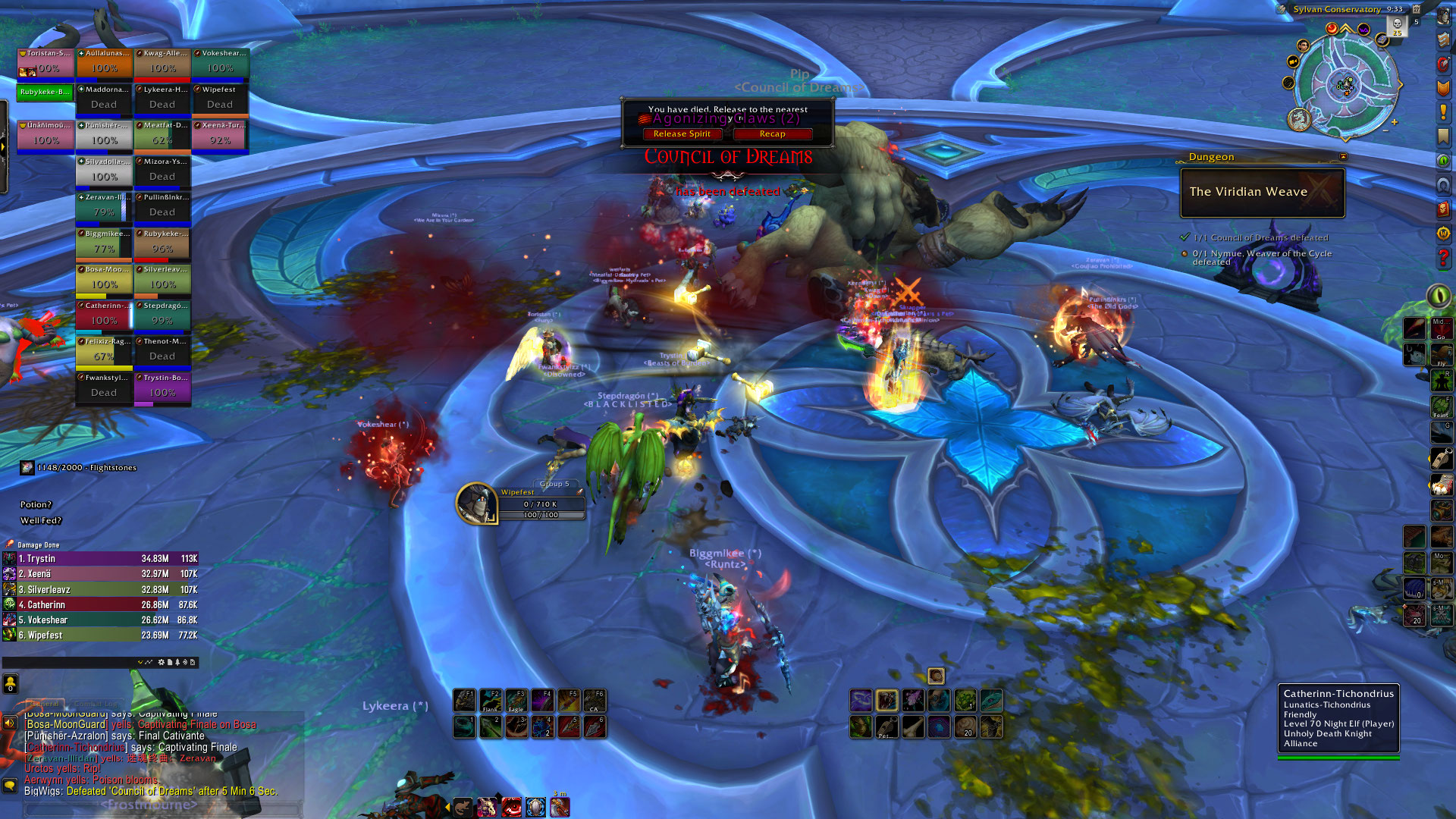
Task: Open the damage meter gear settings
Action: coord(161,662)
